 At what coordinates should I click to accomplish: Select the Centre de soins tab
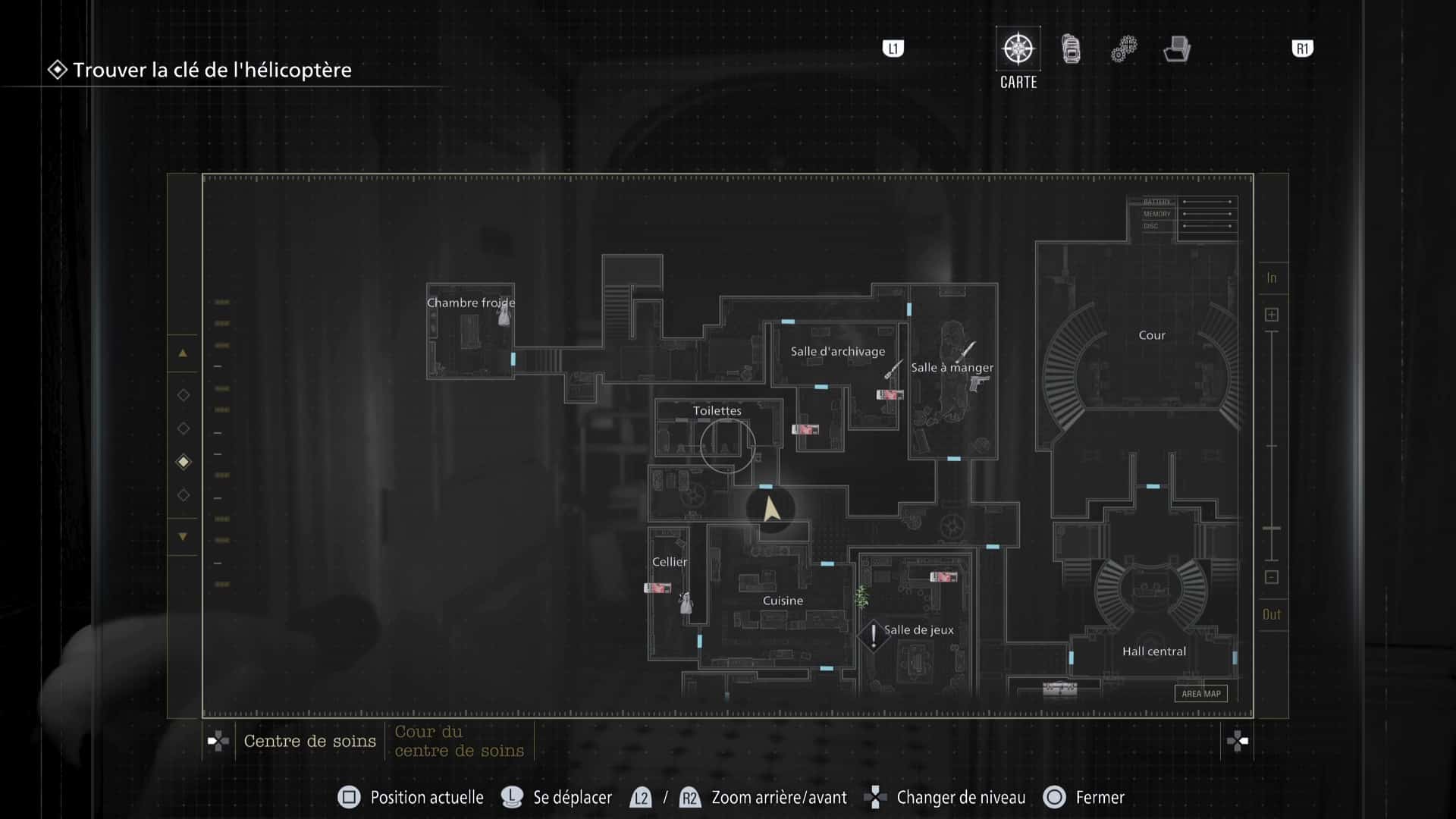[309, 741]
